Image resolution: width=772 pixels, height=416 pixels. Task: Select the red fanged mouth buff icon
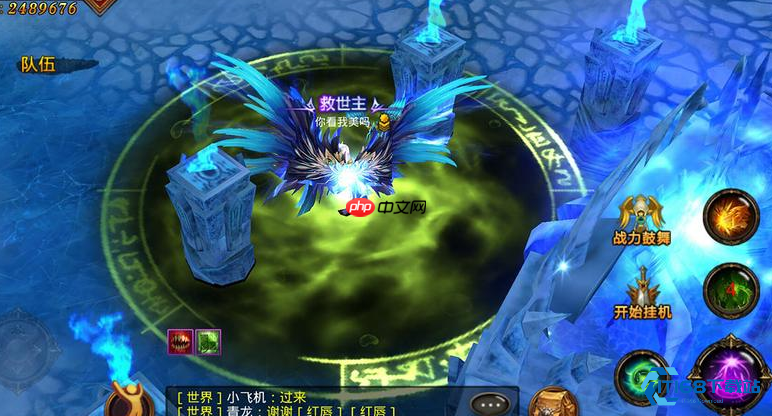180,341
